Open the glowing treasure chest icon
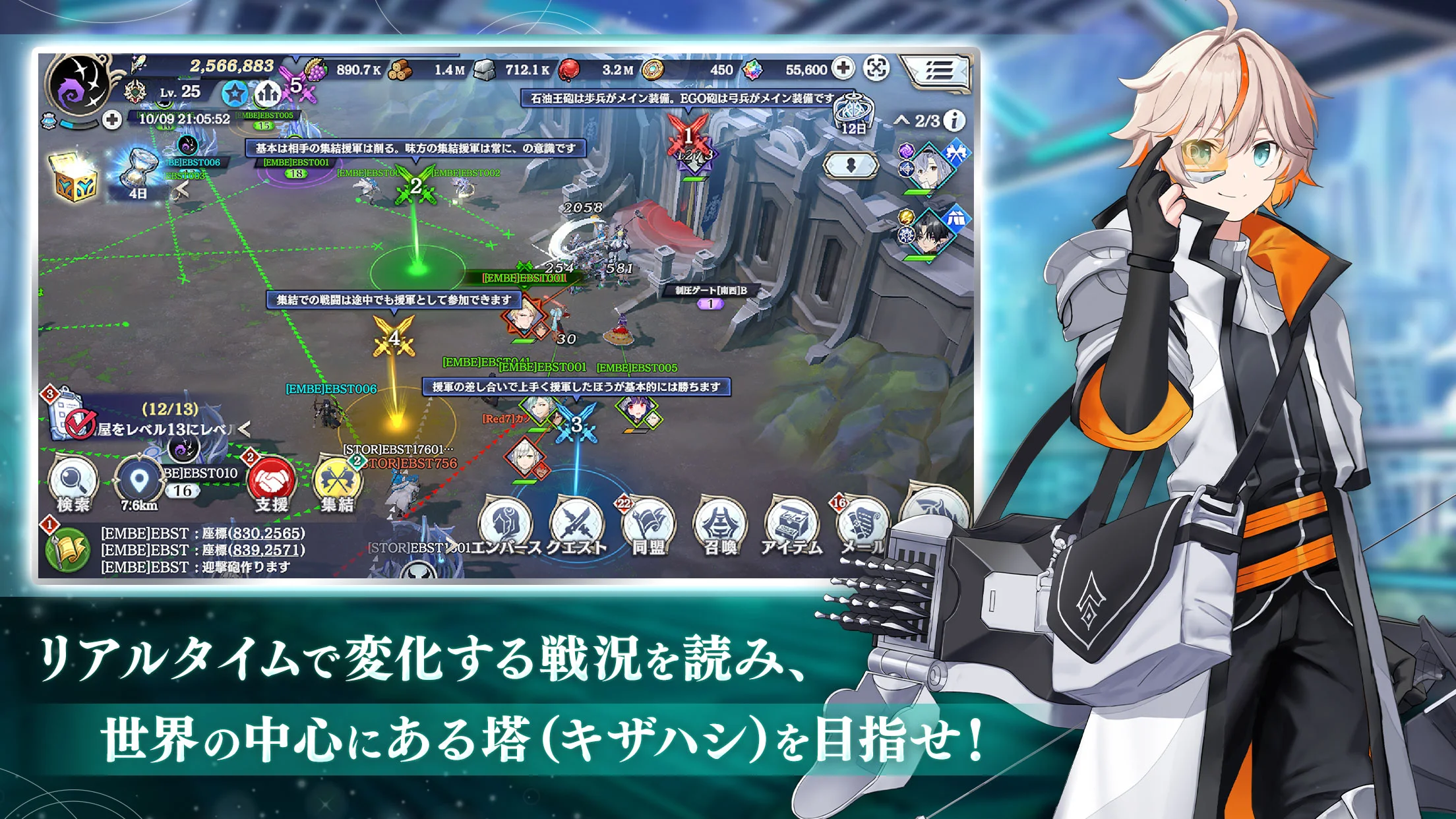Image resolution: width=1456 pixels, height=819 pixels. click(x=76, y=177)
